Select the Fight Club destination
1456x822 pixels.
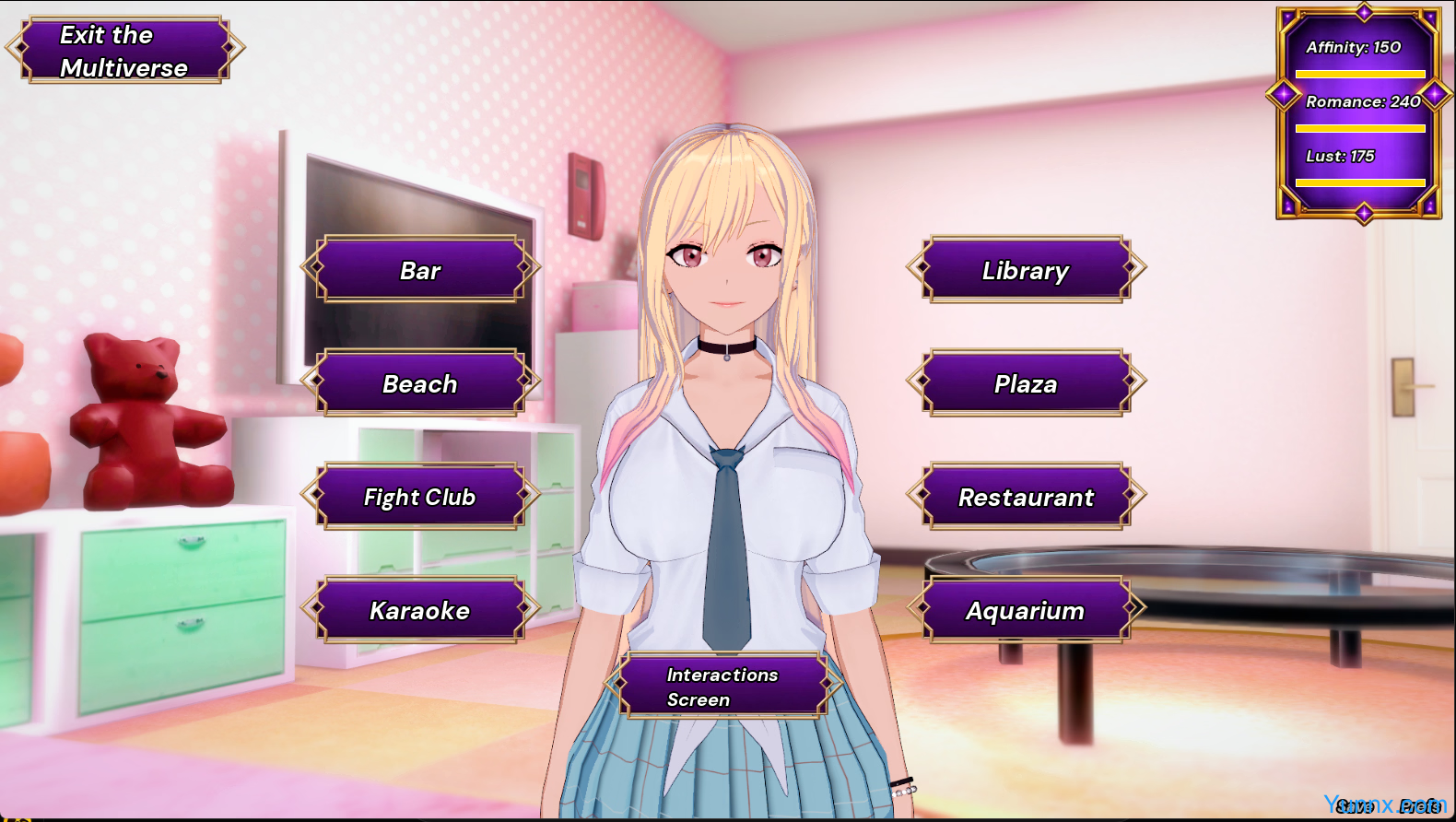click(x=420, y=497)
